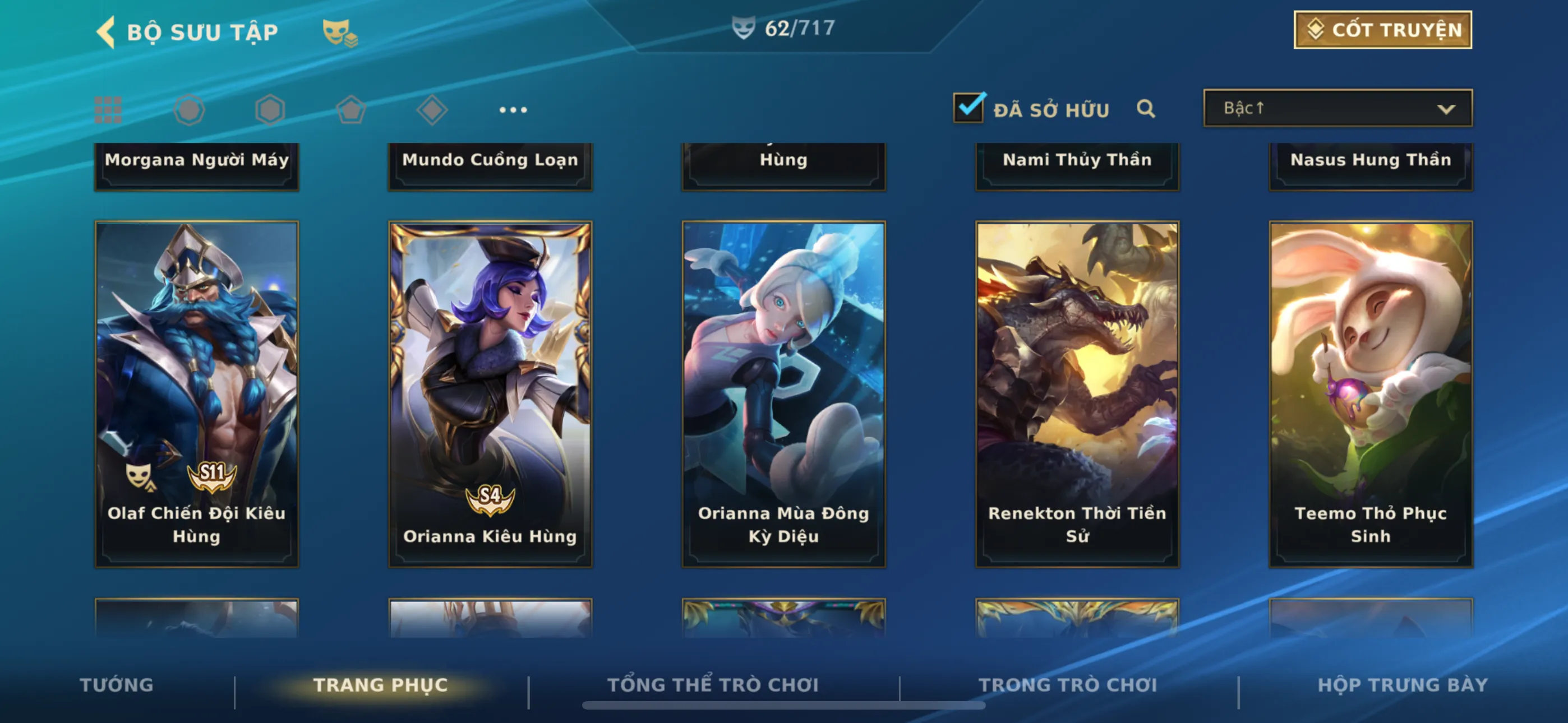Select Orianna Kiêu Hùng skin card
This screenshot has height=723, width=1568.
pos(490,393)
